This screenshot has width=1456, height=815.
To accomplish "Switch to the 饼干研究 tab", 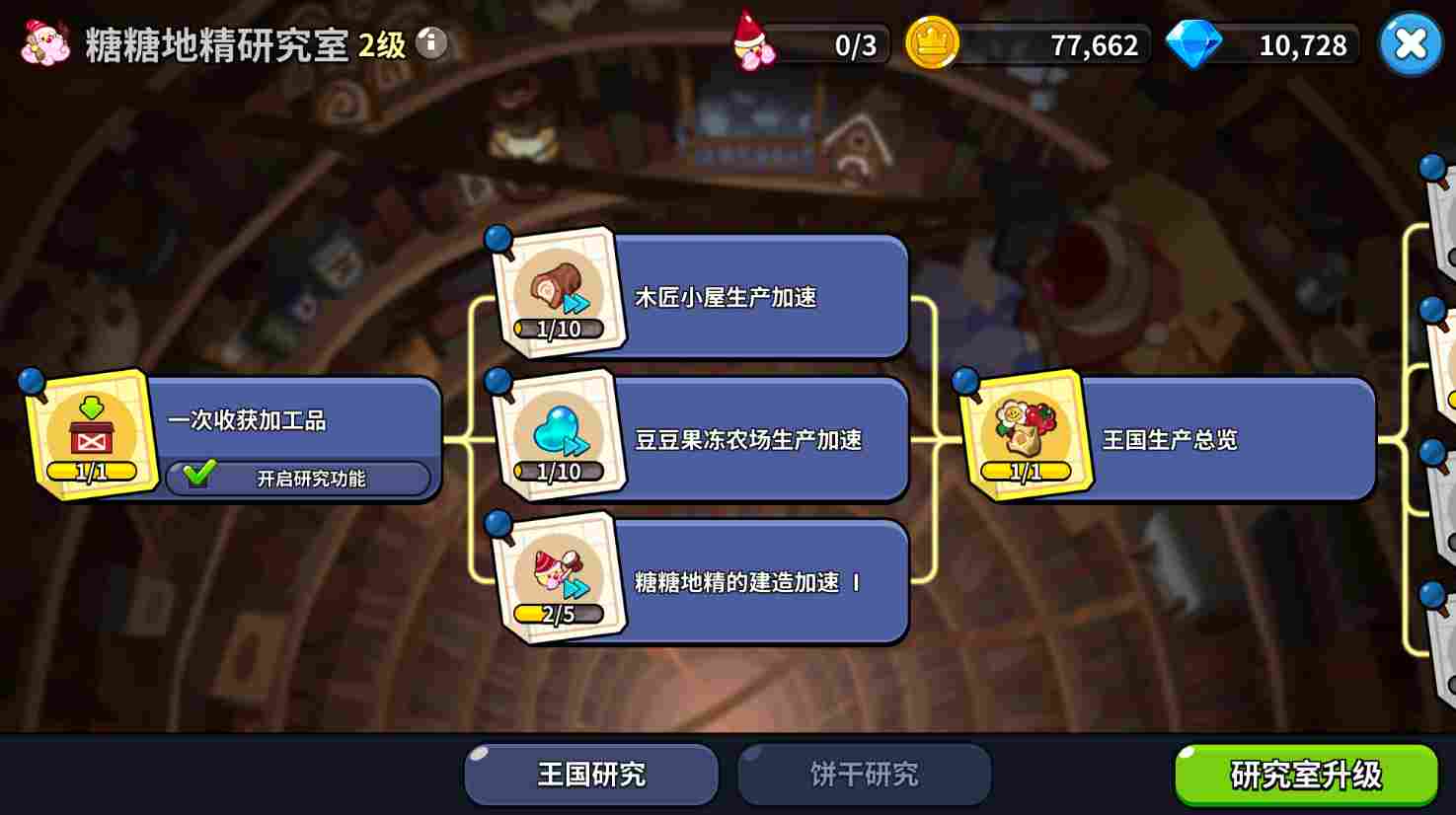I will coord(863,775).
